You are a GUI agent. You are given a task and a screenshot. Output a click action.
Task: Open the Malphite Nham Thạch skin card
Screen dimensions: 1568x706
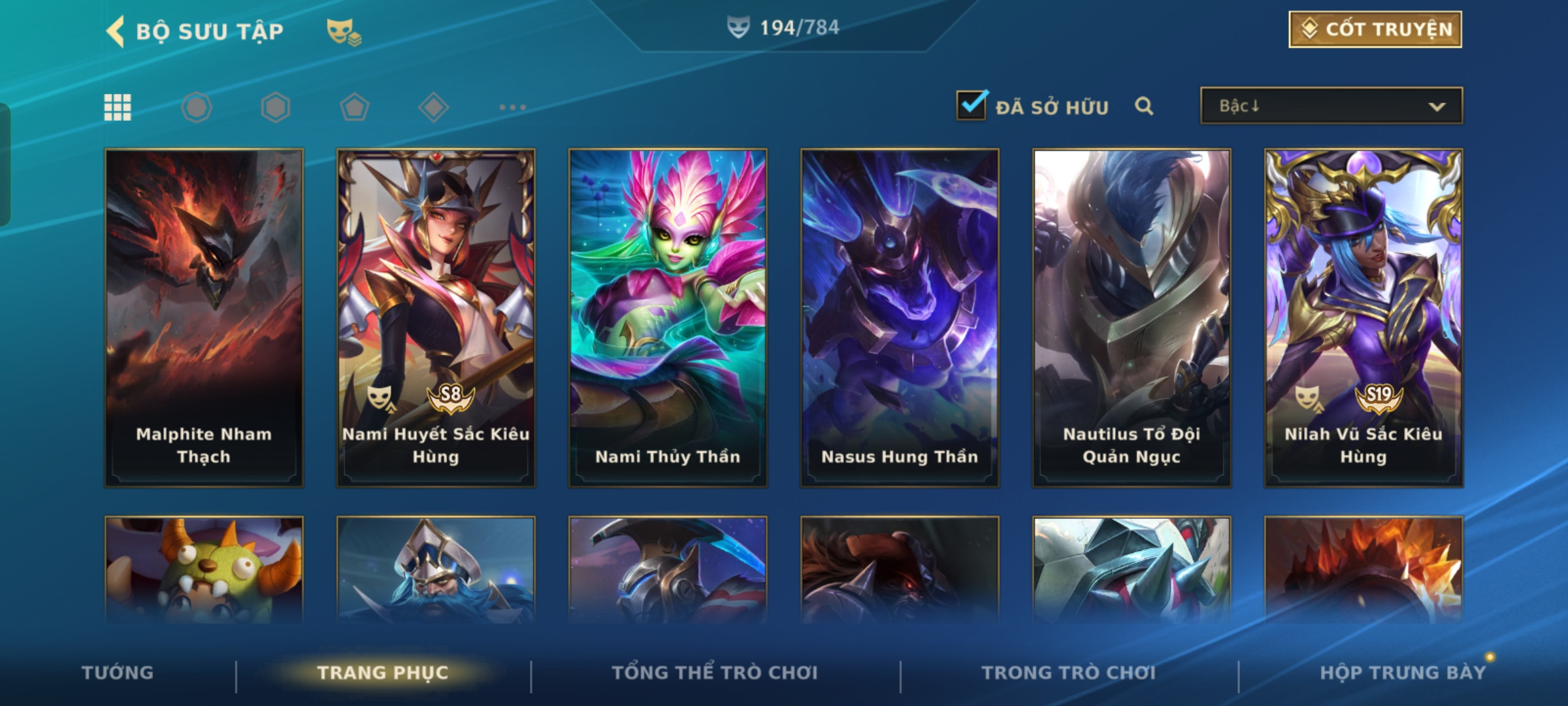tap(204, 318)
